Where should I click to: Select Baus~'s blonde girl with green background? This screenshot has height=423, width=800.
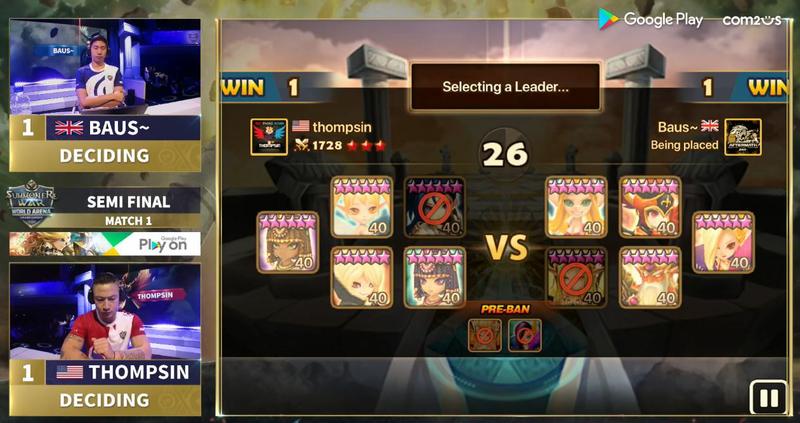[576, 206]
